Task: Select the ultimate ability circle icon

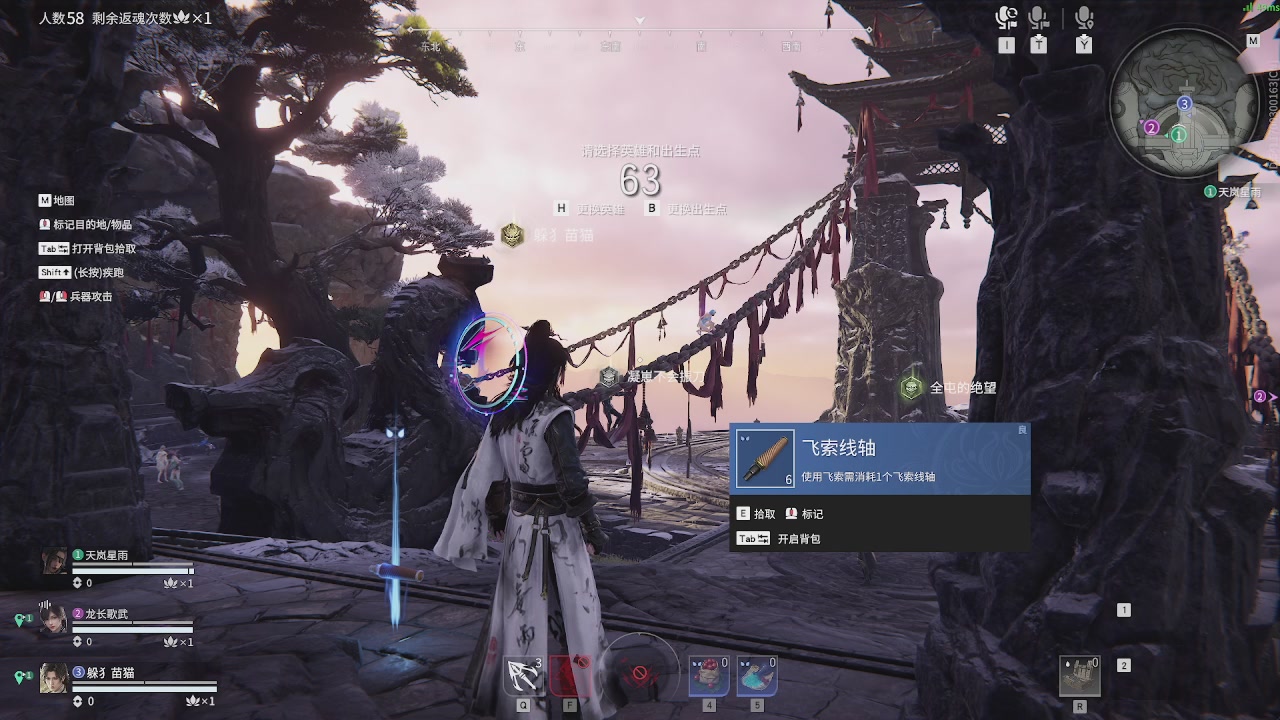Action: (639, 670)
